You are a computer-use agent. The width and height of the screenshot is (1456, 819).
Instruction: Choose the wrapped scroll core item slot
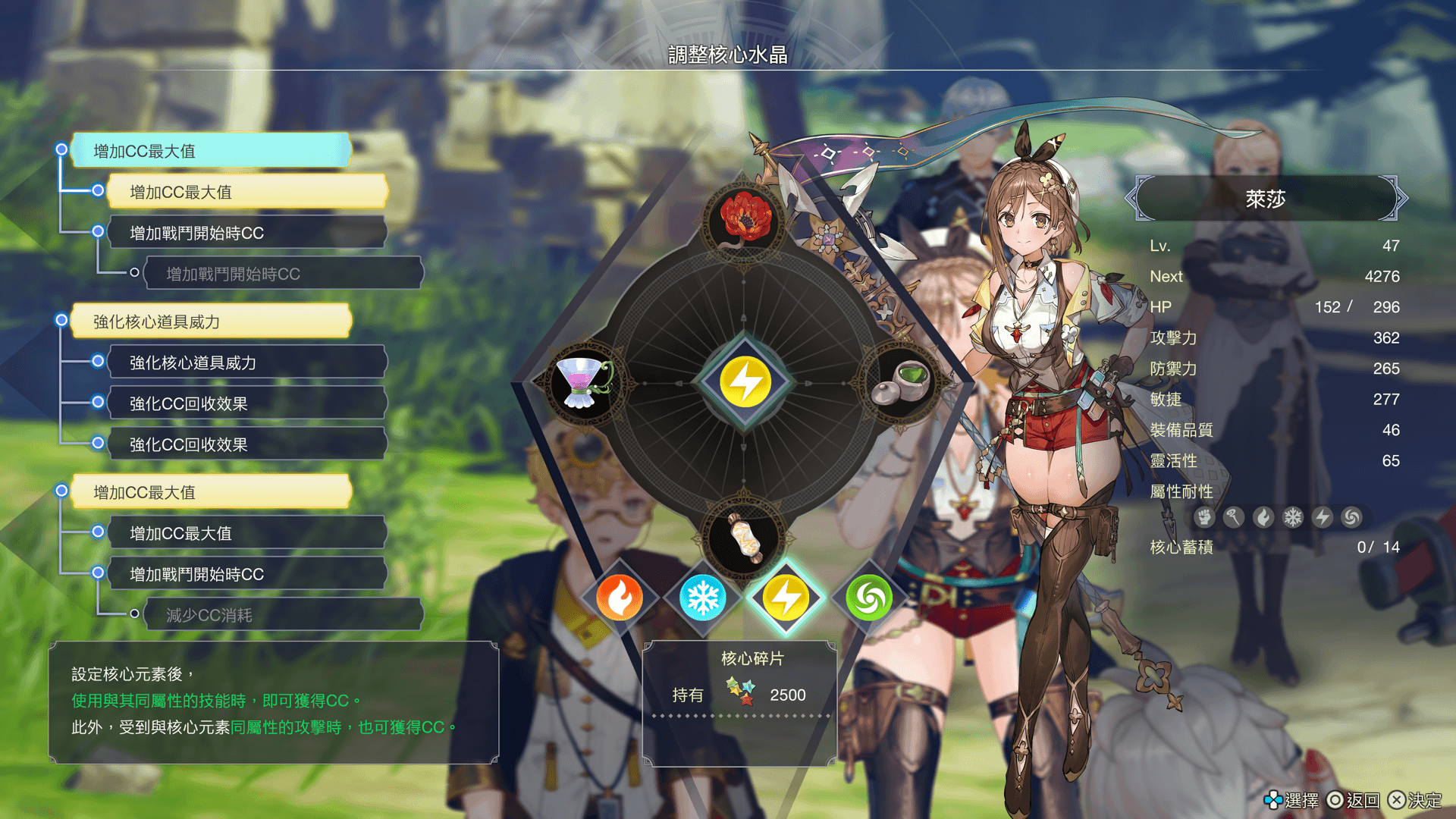click(745, 538)
